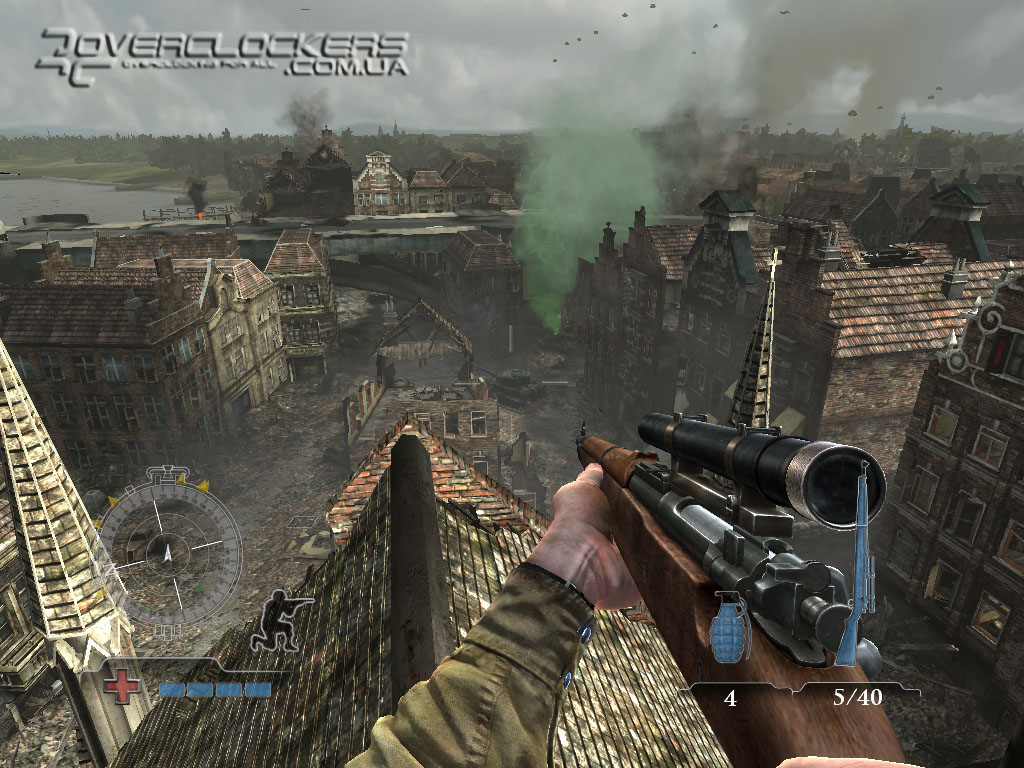Click the compass radar in the HUD
The image size is (1024, 768).
(168, 548)
